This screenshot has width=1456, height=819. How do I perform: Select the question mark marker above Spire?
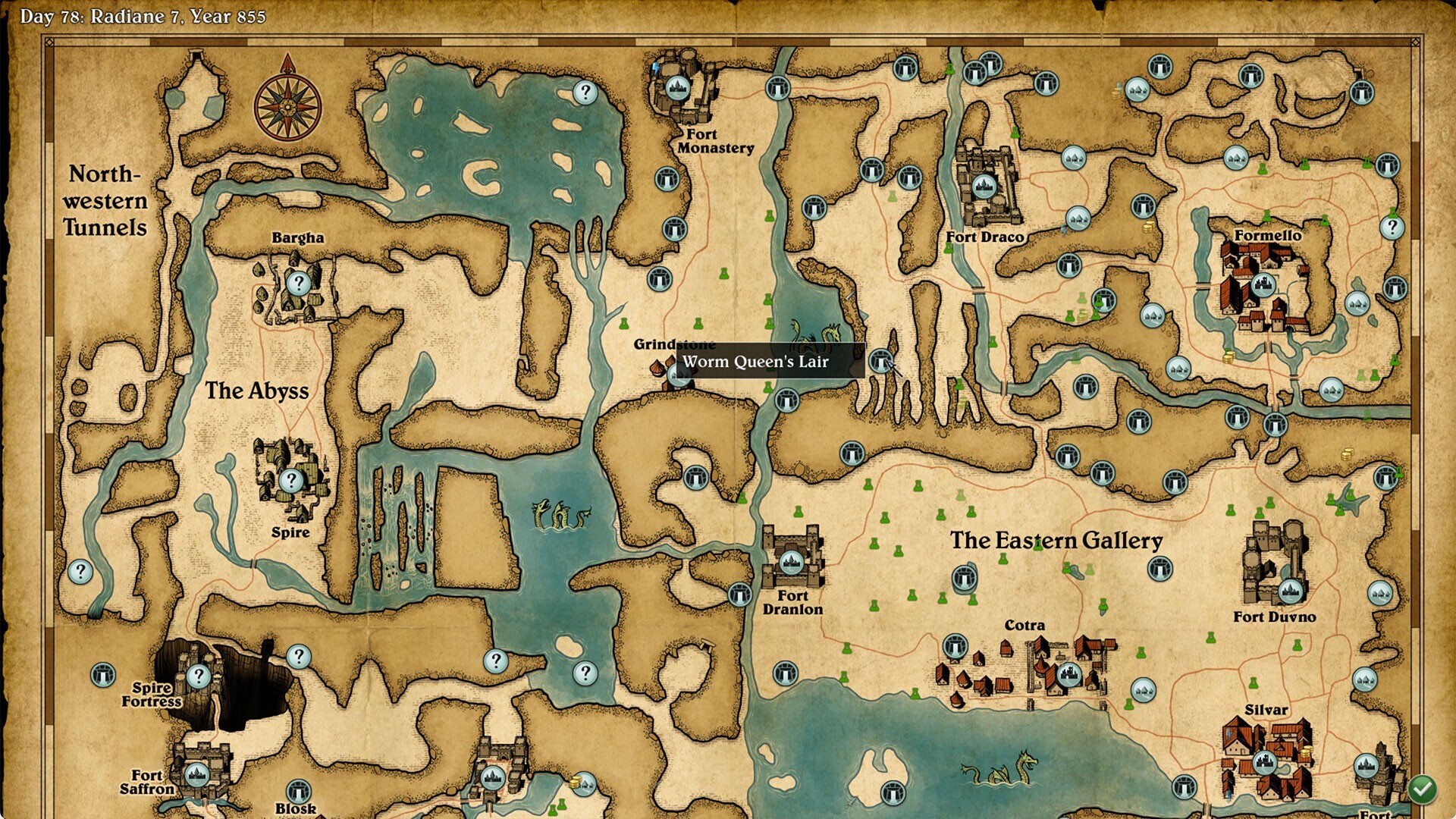coord(292,479)
